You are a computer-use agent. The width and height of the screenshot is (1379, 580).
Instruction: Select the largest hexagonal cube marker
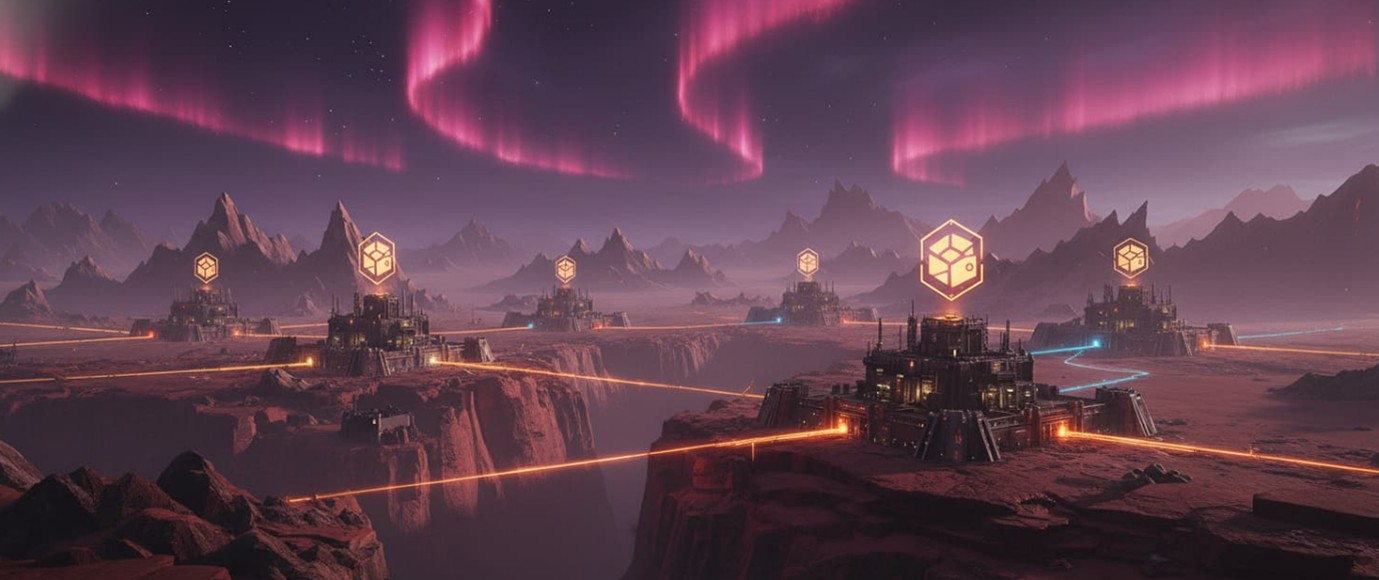pos(950,260)
